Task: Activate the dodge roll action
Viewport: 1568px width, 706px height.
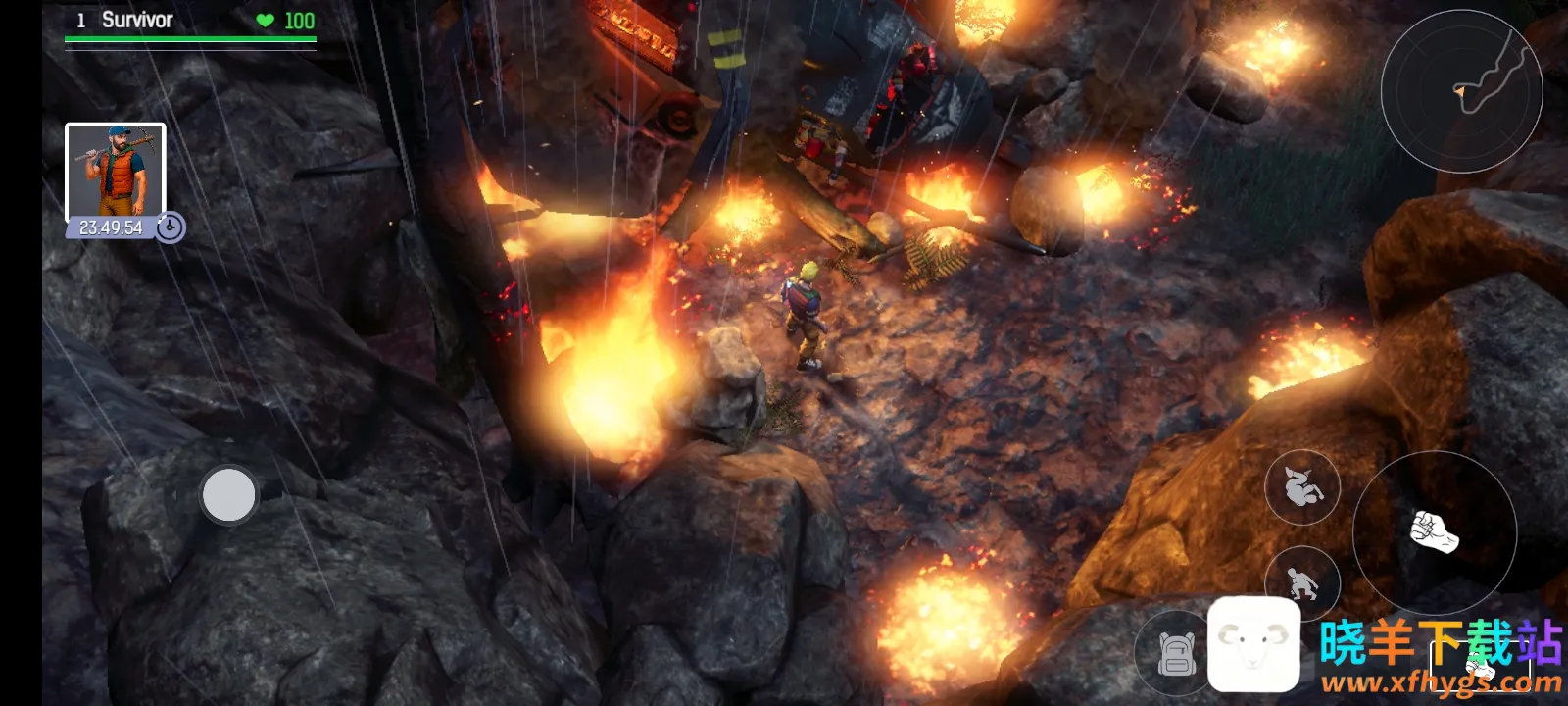Action: click(1301, 486)
